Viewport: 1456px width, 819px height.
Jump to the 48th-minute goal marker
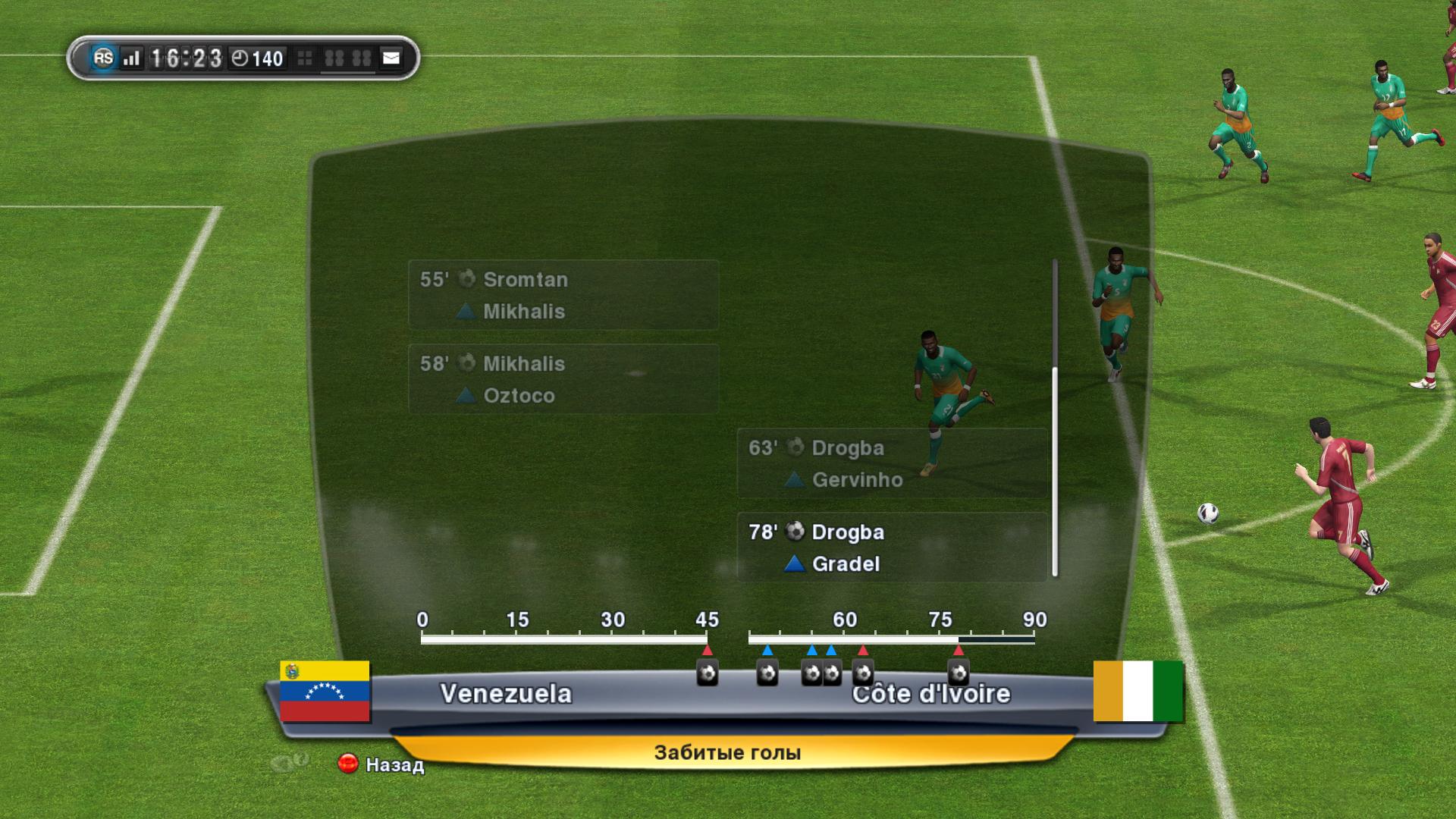click(767, 673)
